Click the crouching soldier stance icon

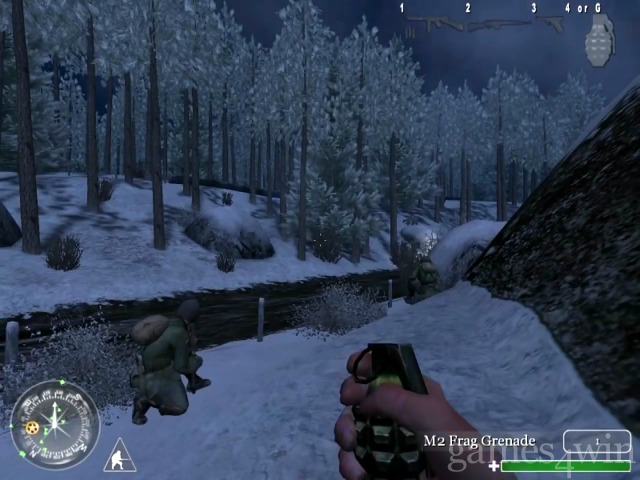click(x=119, y=455)
